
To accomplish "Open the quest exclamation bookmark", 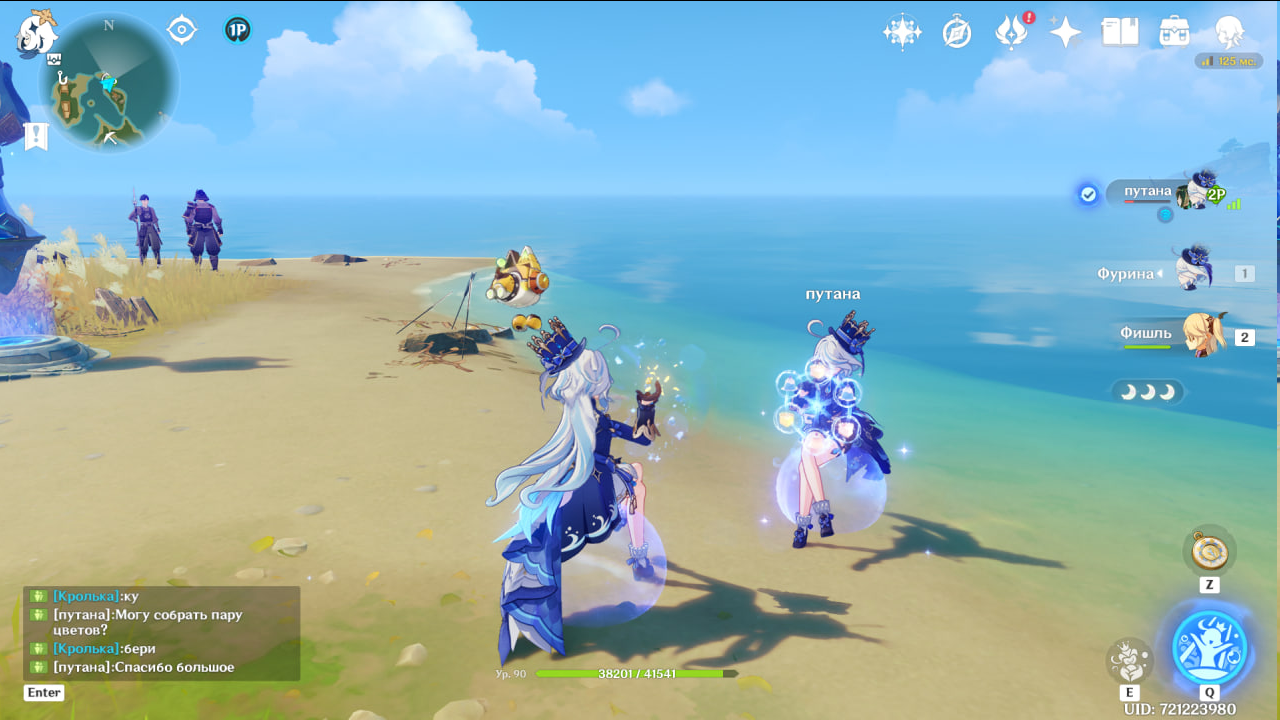I will (x=36, y=136).
